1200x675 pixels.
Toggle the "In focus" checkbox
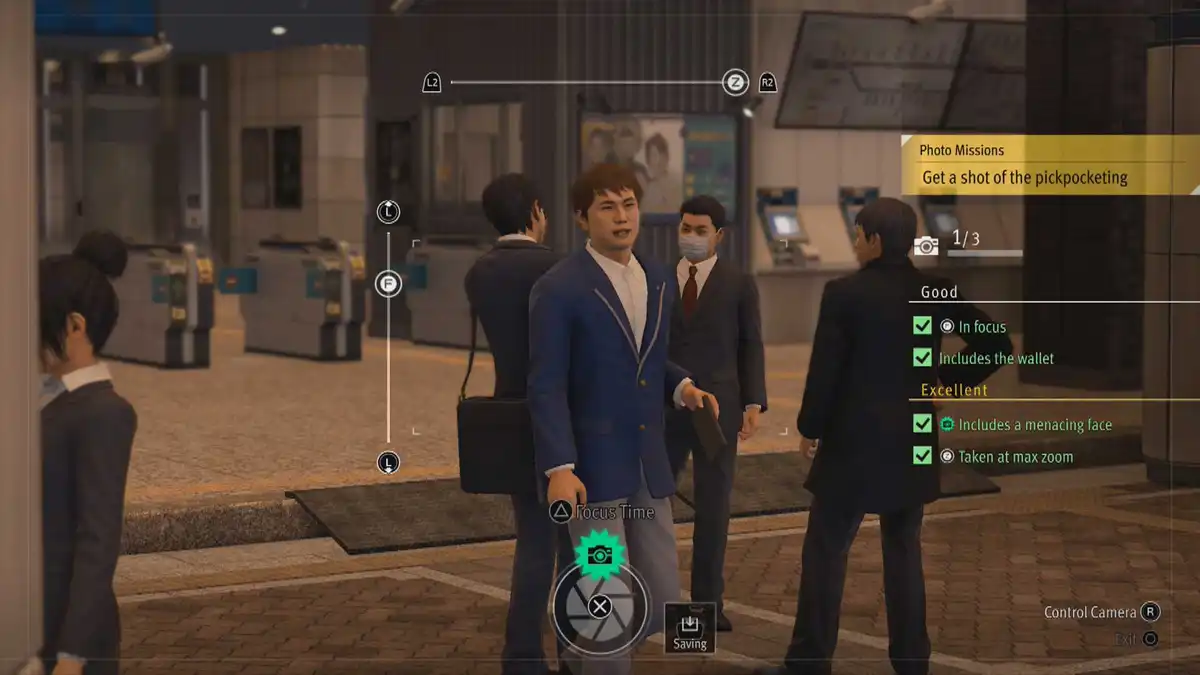(x=922, y=326)
